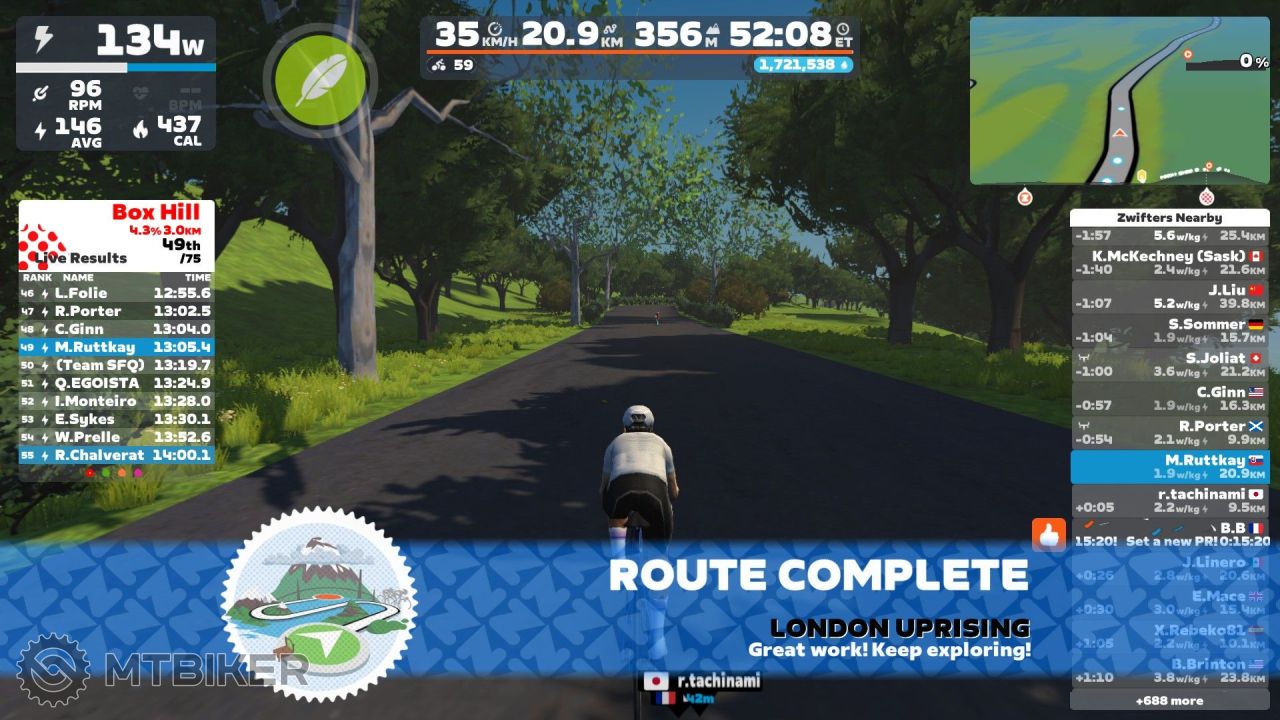Expand the +688 more riders entry
Screen dimensions: 1280x720
point(1168,700)
